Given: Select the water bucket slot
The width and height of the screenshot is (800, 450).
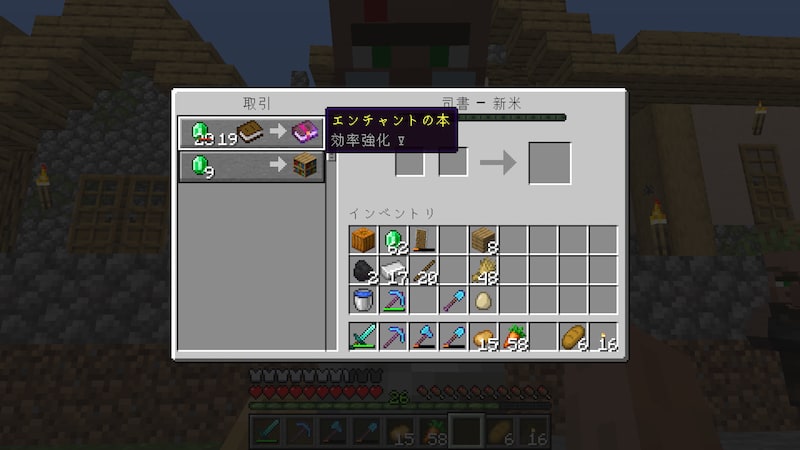Looking at the screenshot, I should click(363, 300).
